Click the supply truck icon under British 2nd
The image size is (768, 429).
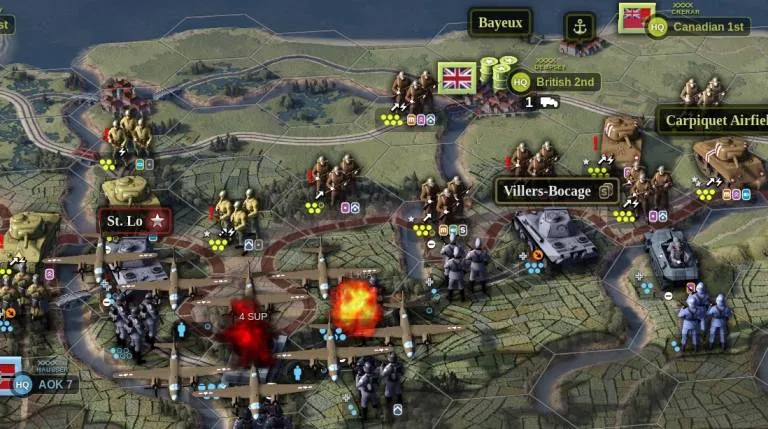548,102
